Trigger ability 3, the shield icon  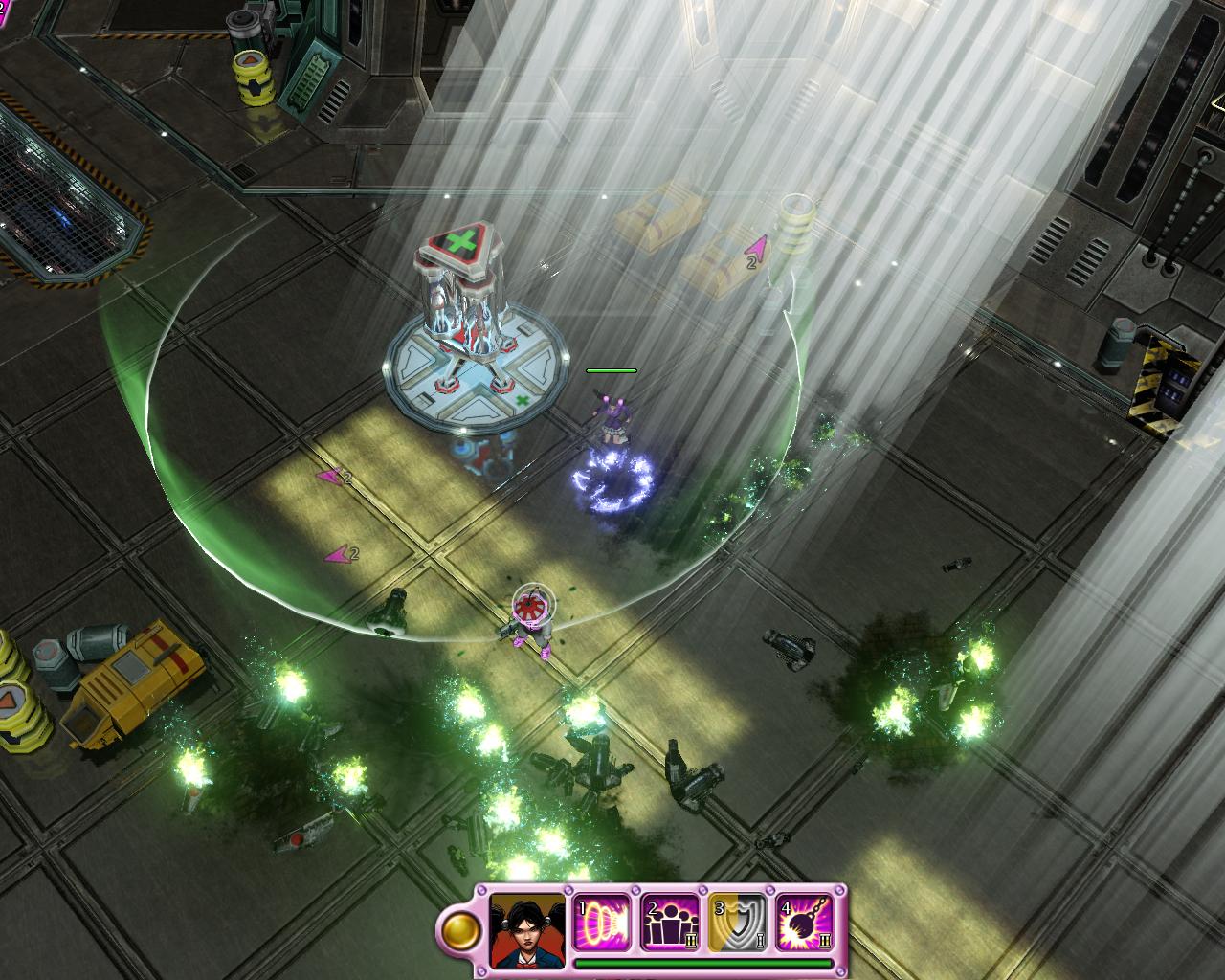(x=737, y=922)
